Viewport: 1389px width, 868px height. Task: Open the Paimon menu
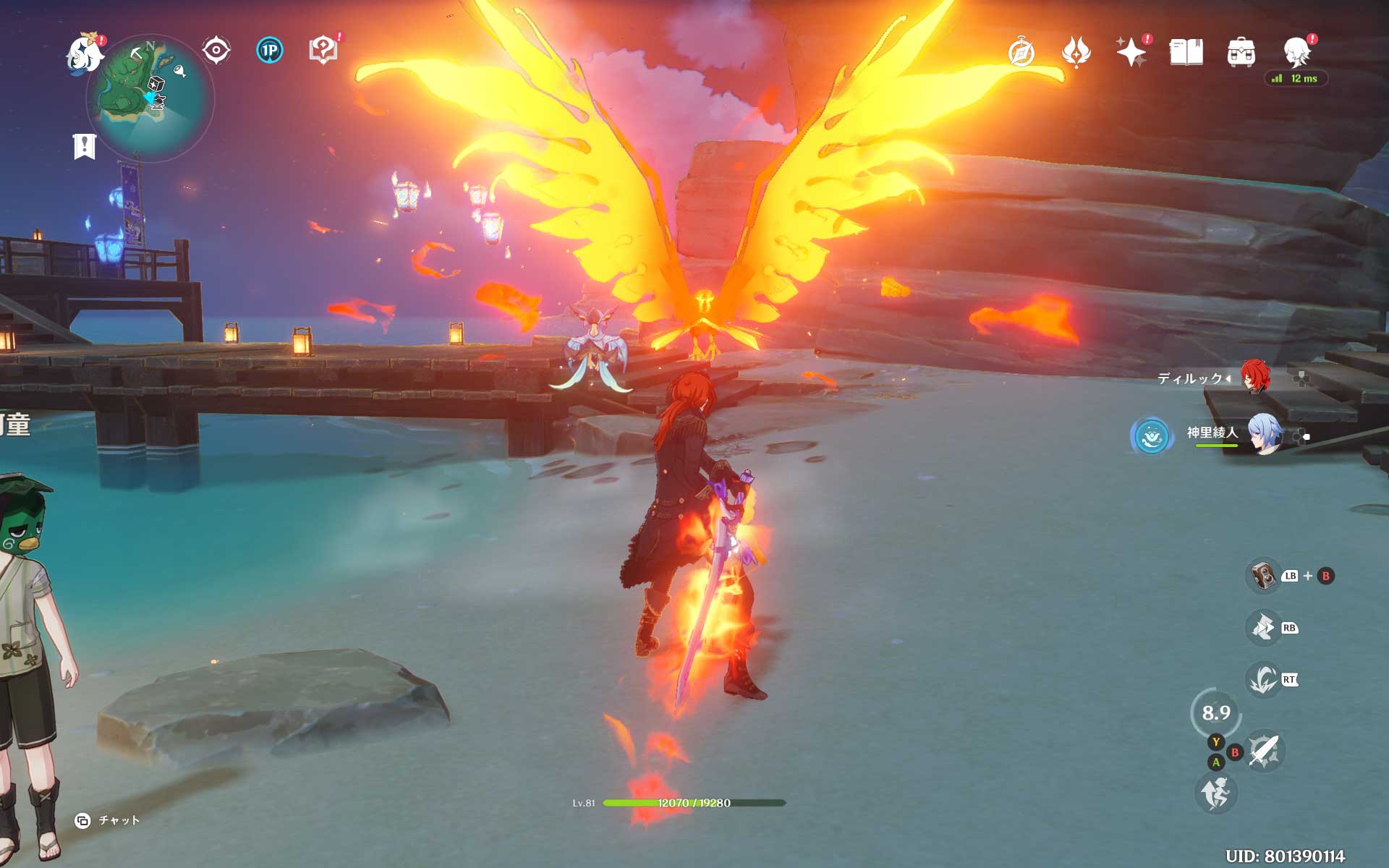[x=85, y=54]
